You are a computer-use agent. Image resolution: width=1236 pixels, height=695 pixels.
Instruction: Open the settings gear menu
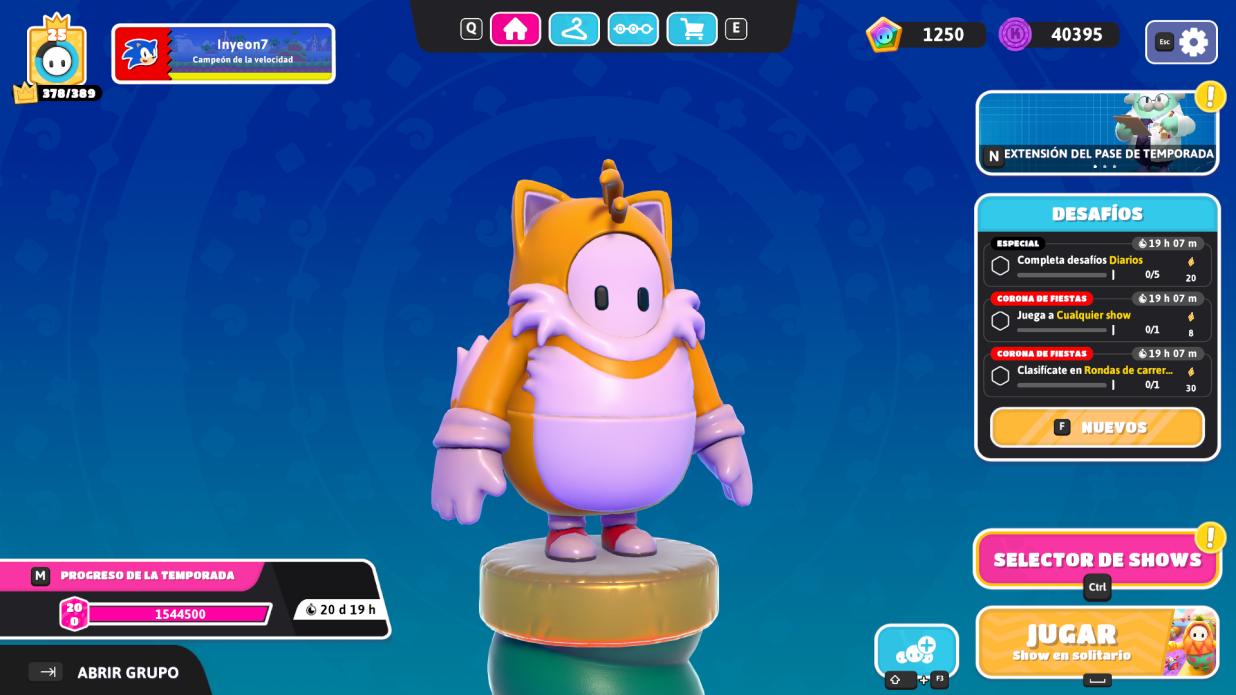click(x=1182, y=42)
